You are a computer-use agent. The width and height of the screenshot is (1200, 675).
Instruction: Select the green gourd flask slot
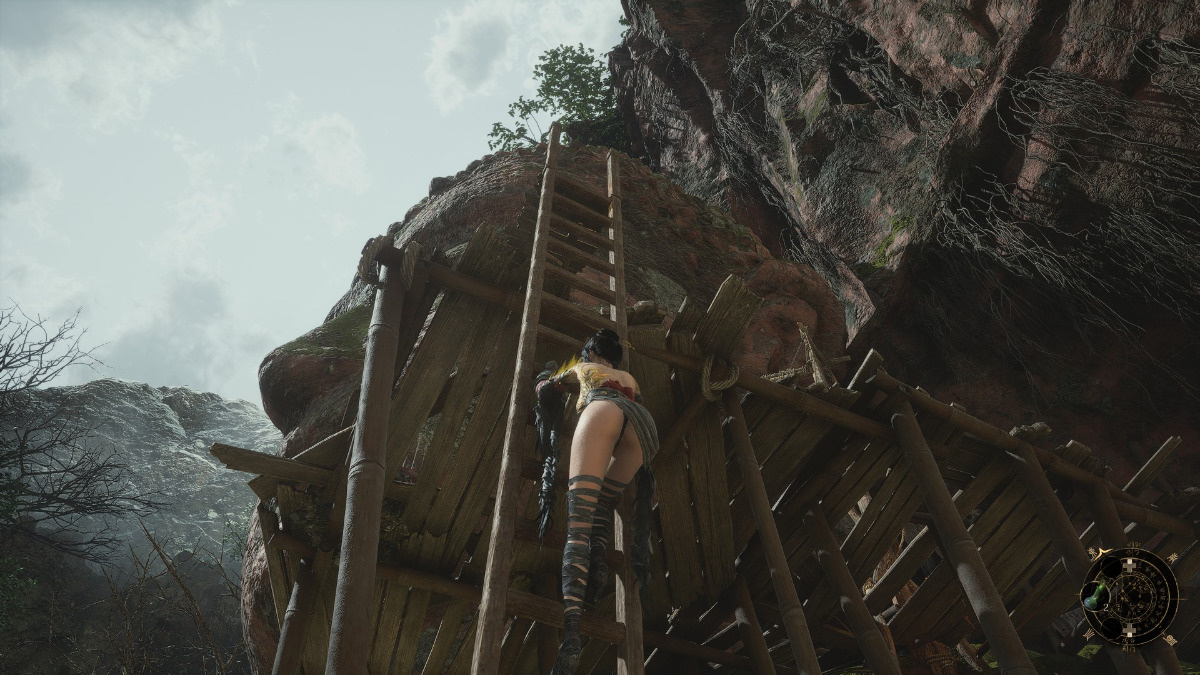pos(1096,595)
